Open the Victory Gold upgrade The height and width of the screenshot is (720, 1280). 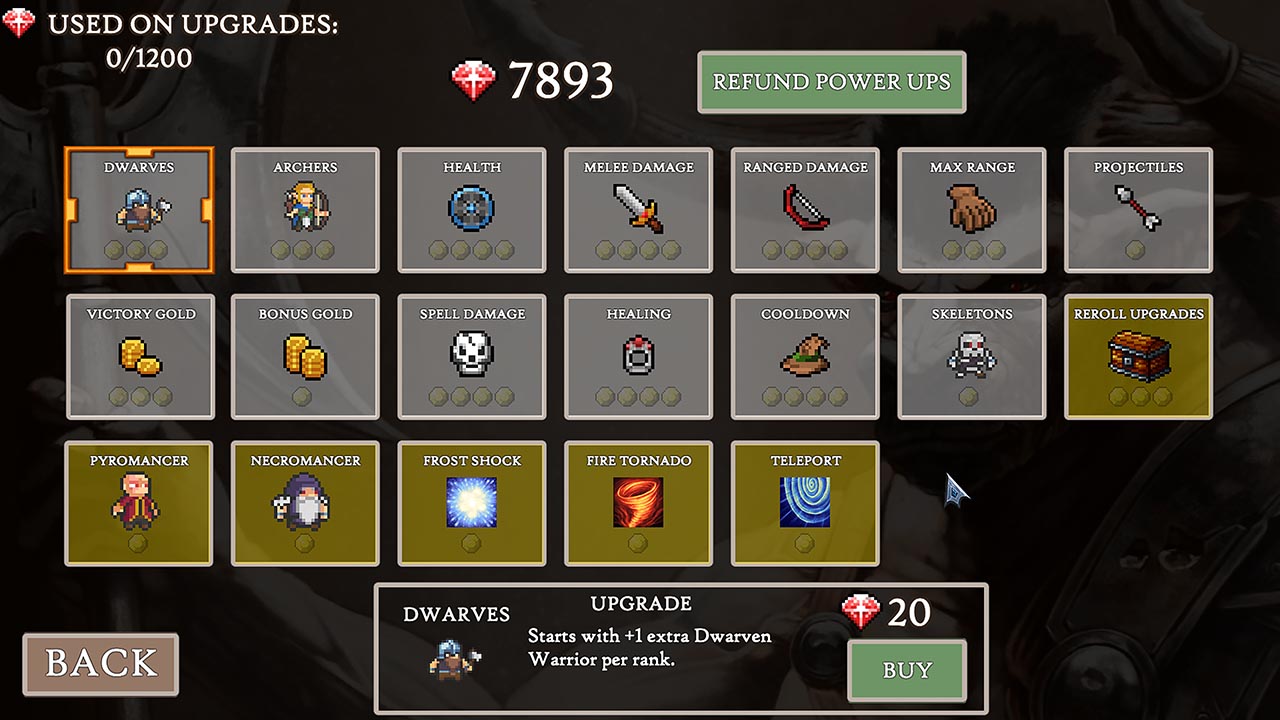(138, 357)
